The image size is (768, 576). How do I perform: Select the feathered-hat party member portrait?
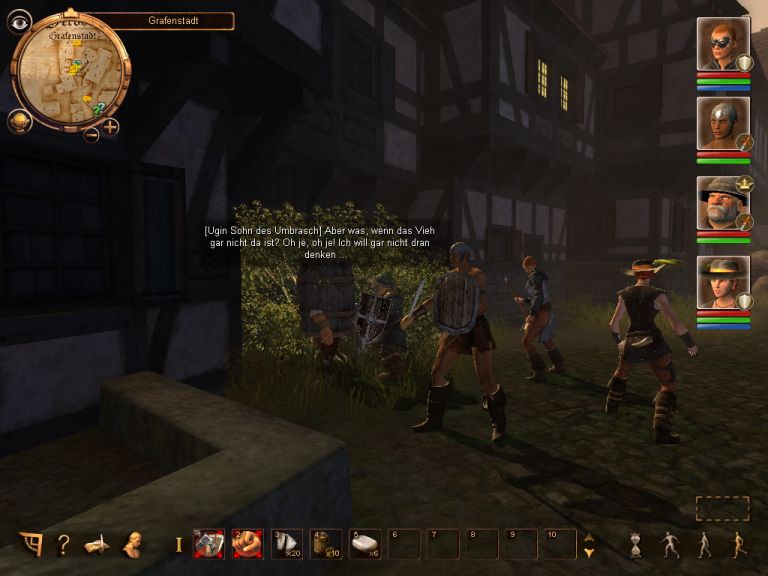click(722, 284)
